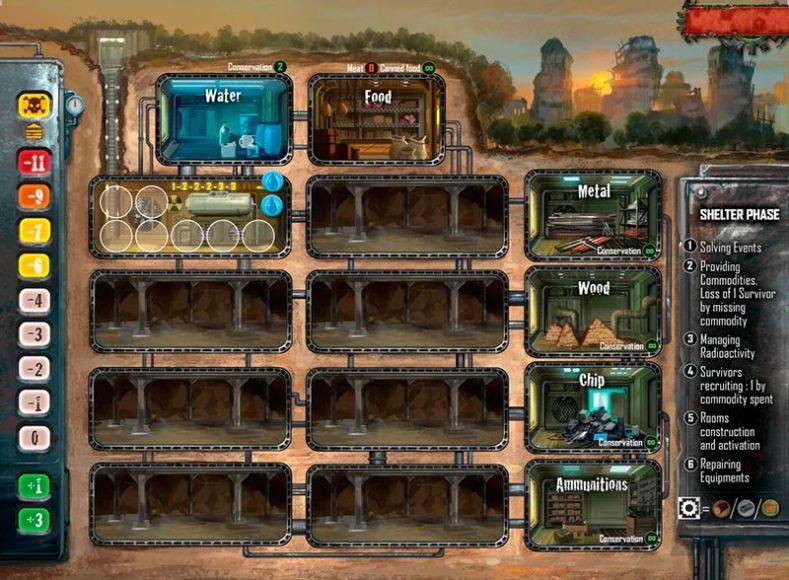Select the -2 track space

pyautogui.click(x=35, y=370)
